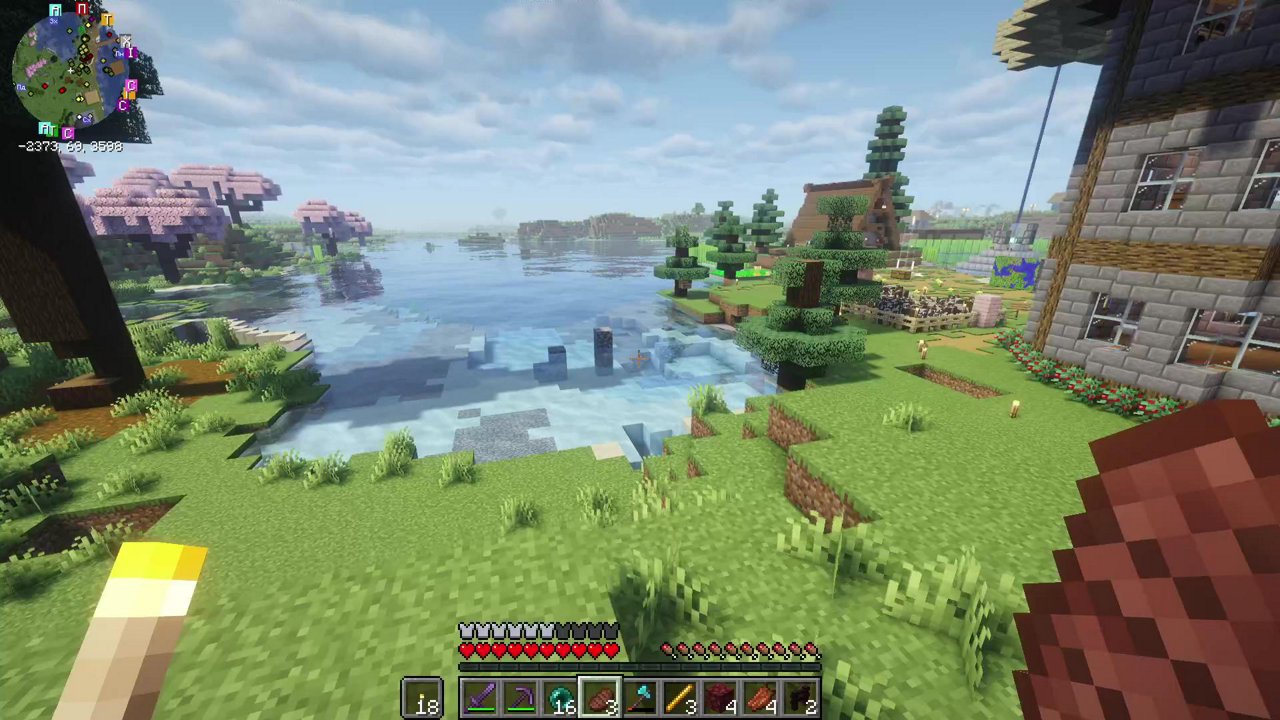This screenshot has width=1280, height=720.
Task: Select the netherite sword in the hotbar
Action: tap(479, 697)
